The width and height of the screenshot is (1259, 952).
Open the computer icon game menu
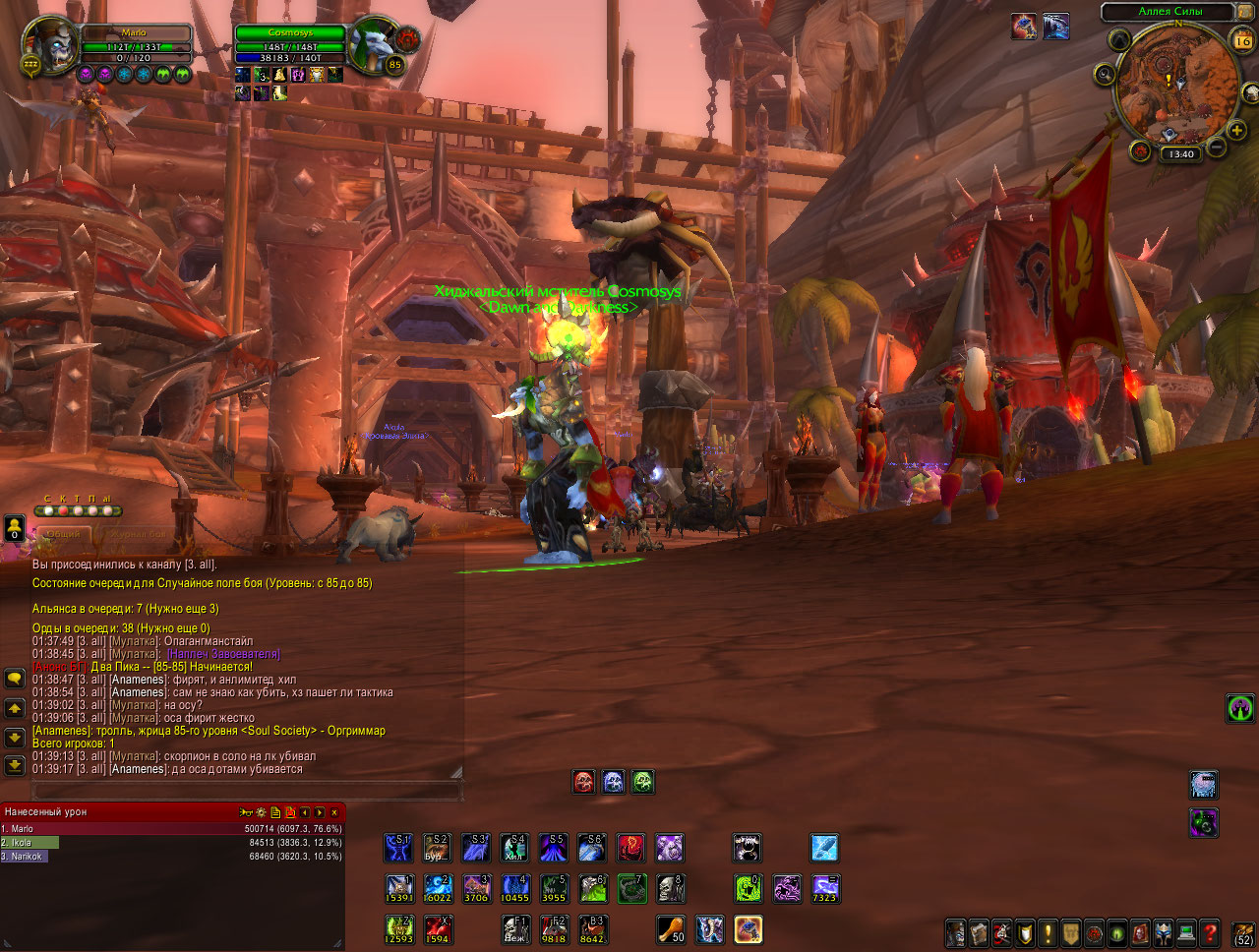pyautogui.click(x=1187, y=932)
